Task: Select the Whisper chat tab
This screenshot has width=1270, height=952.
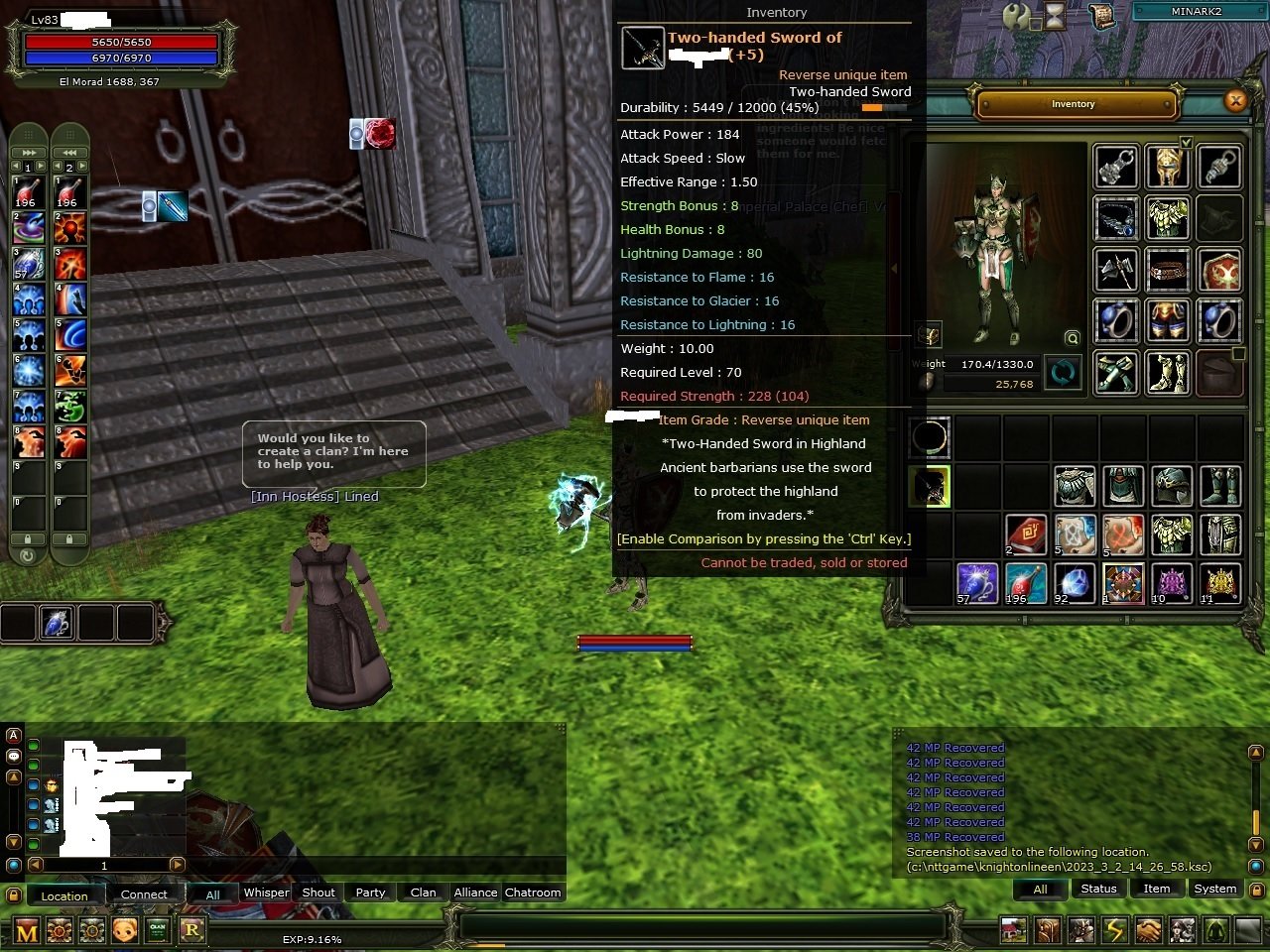Action: 266,892
